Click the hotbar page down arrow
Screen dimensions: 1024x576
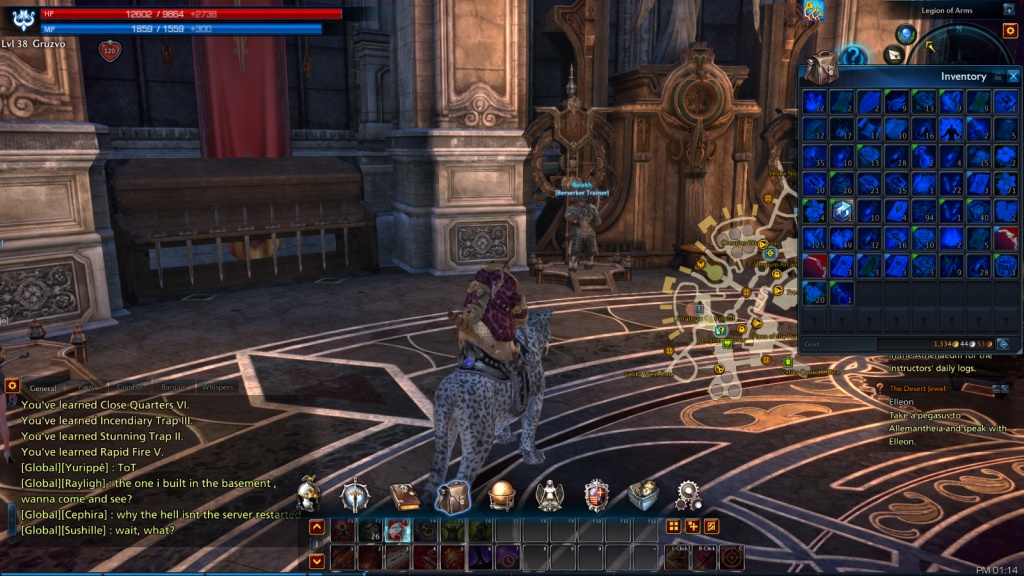(x=317, y=561)
